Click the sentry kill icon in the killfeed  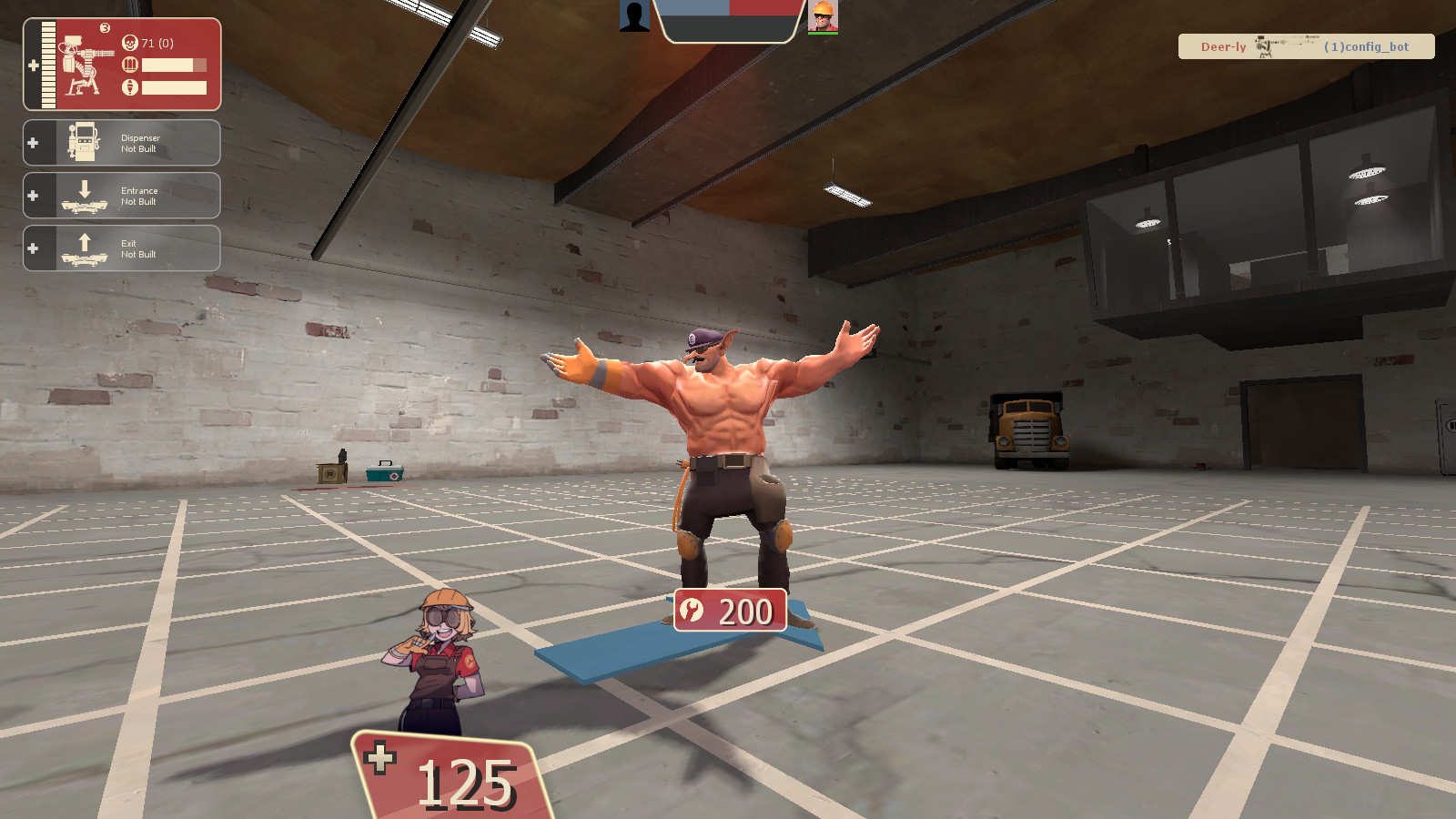1265,47
